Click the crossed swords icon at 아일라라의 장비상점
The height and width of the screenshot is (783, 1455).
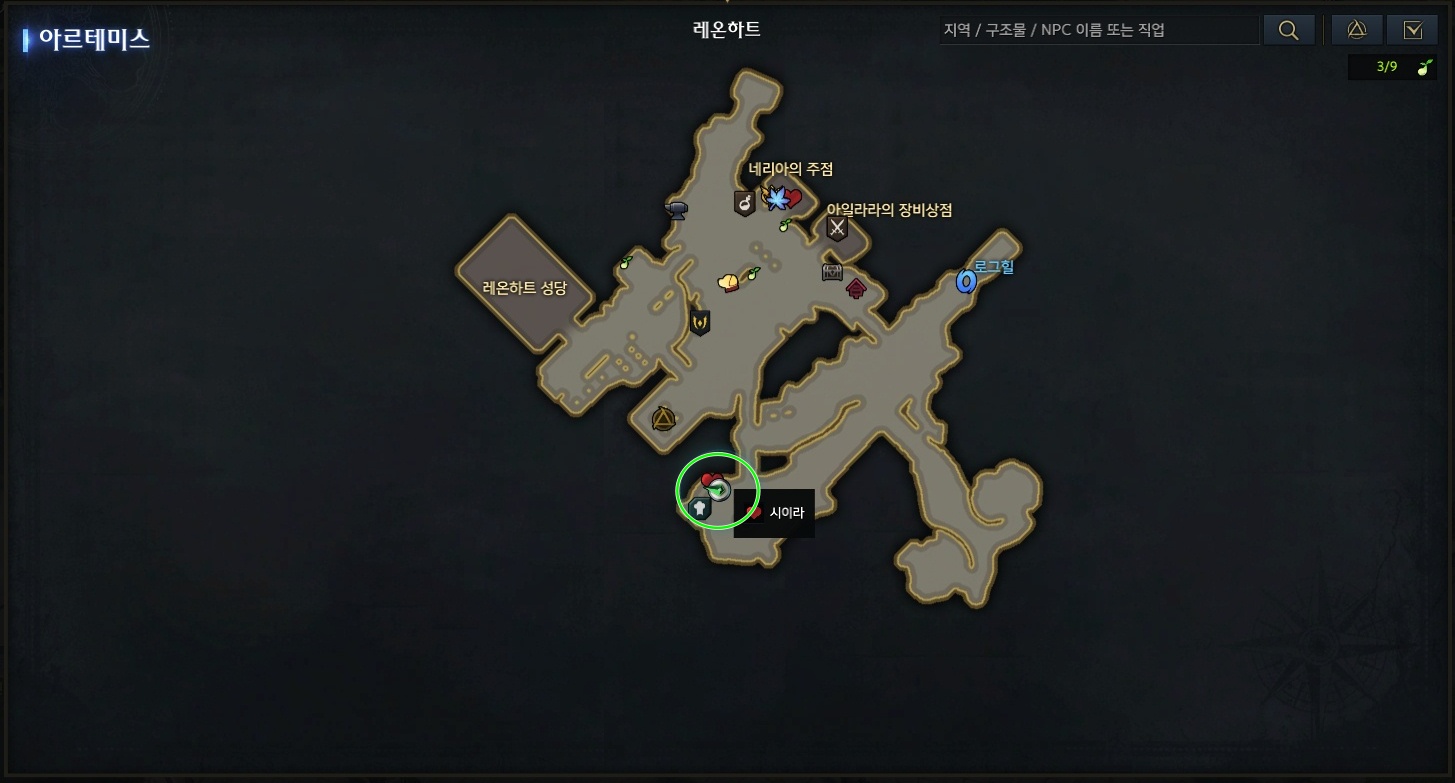click(837, 229)
